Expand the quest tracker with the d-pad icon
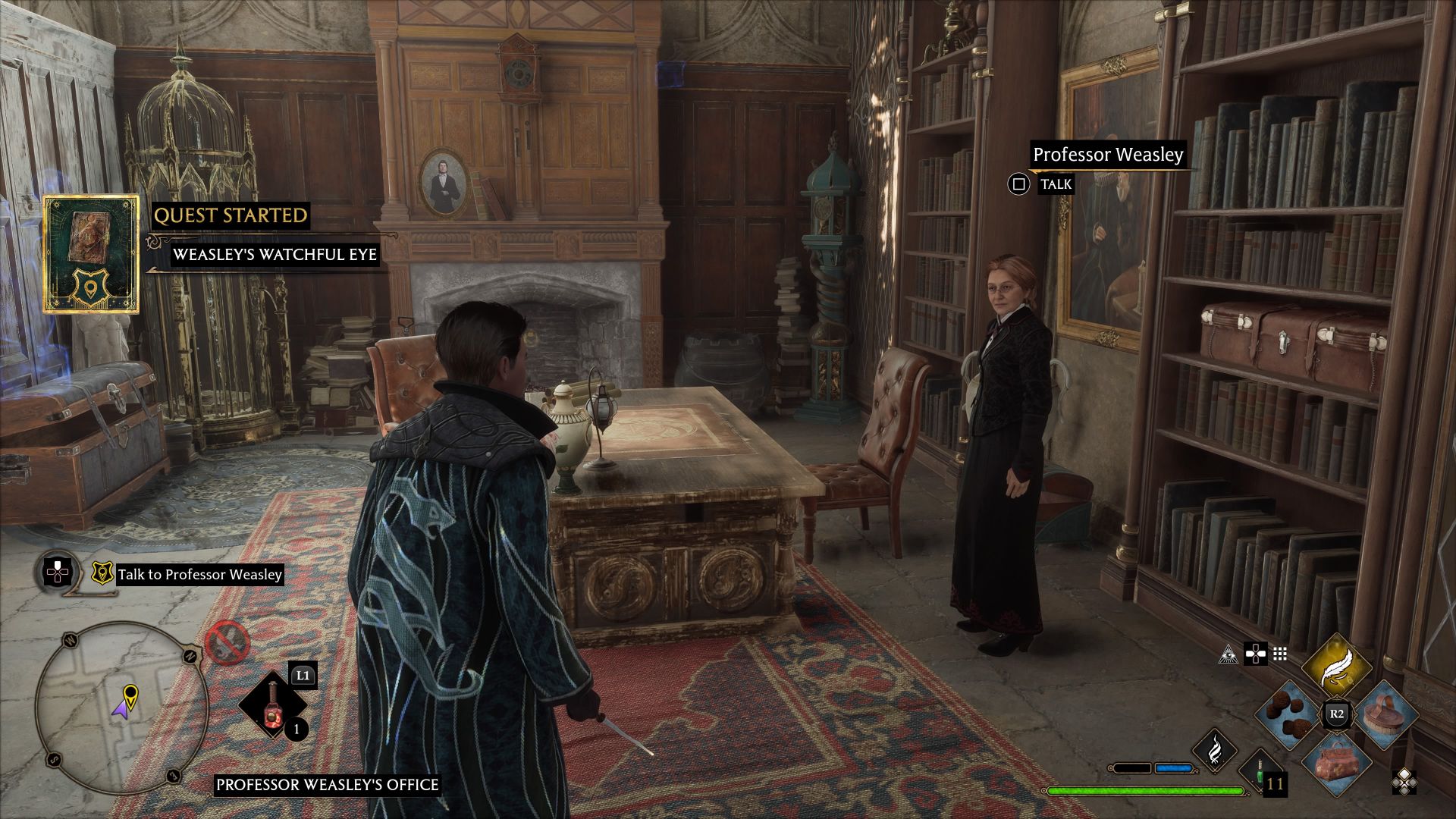Screen dimensions: 1456x819 click(x=57, y=573)
